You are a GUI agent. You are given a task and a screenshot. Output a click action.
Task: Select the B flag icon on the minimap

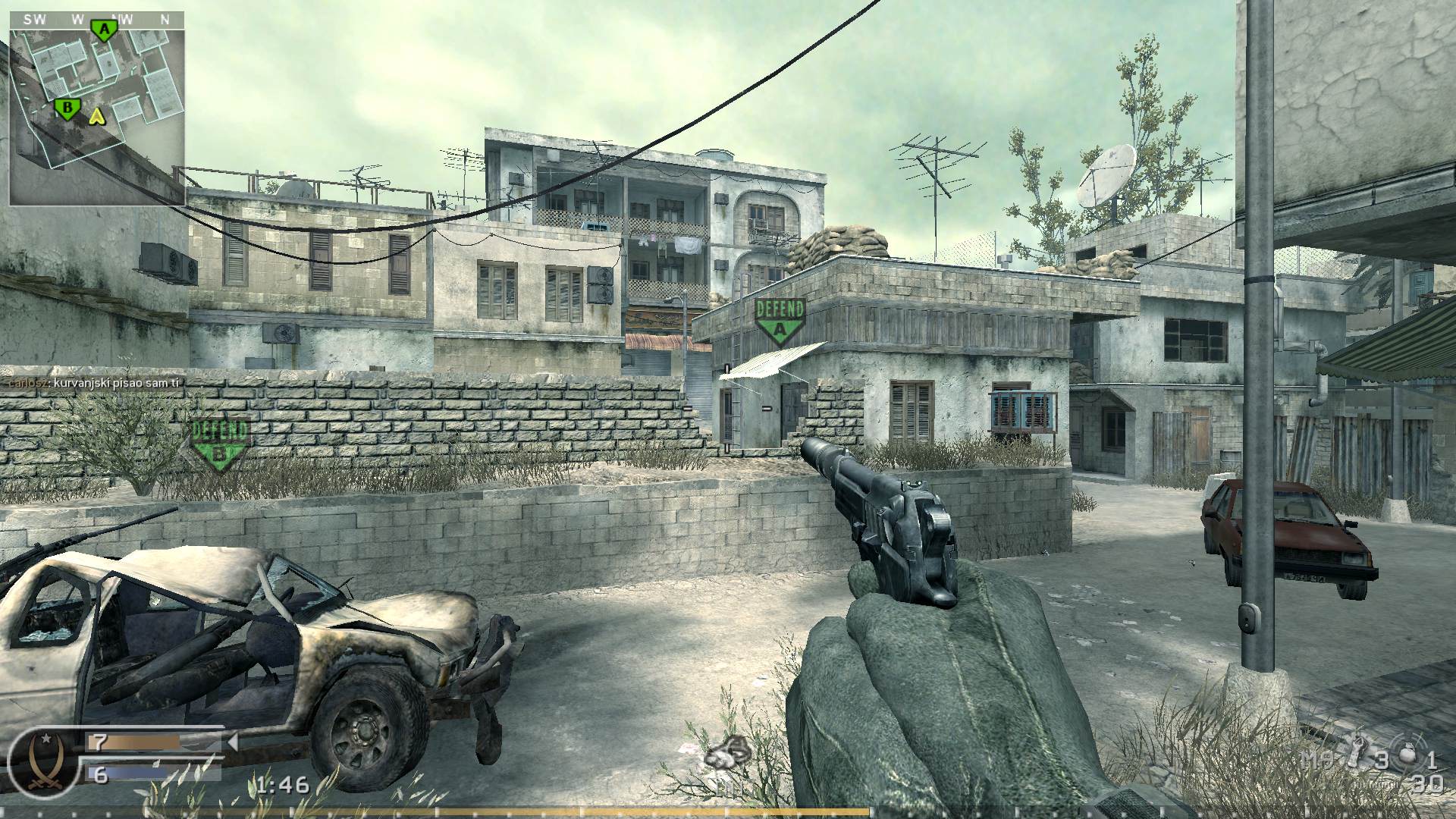(68, 108)
